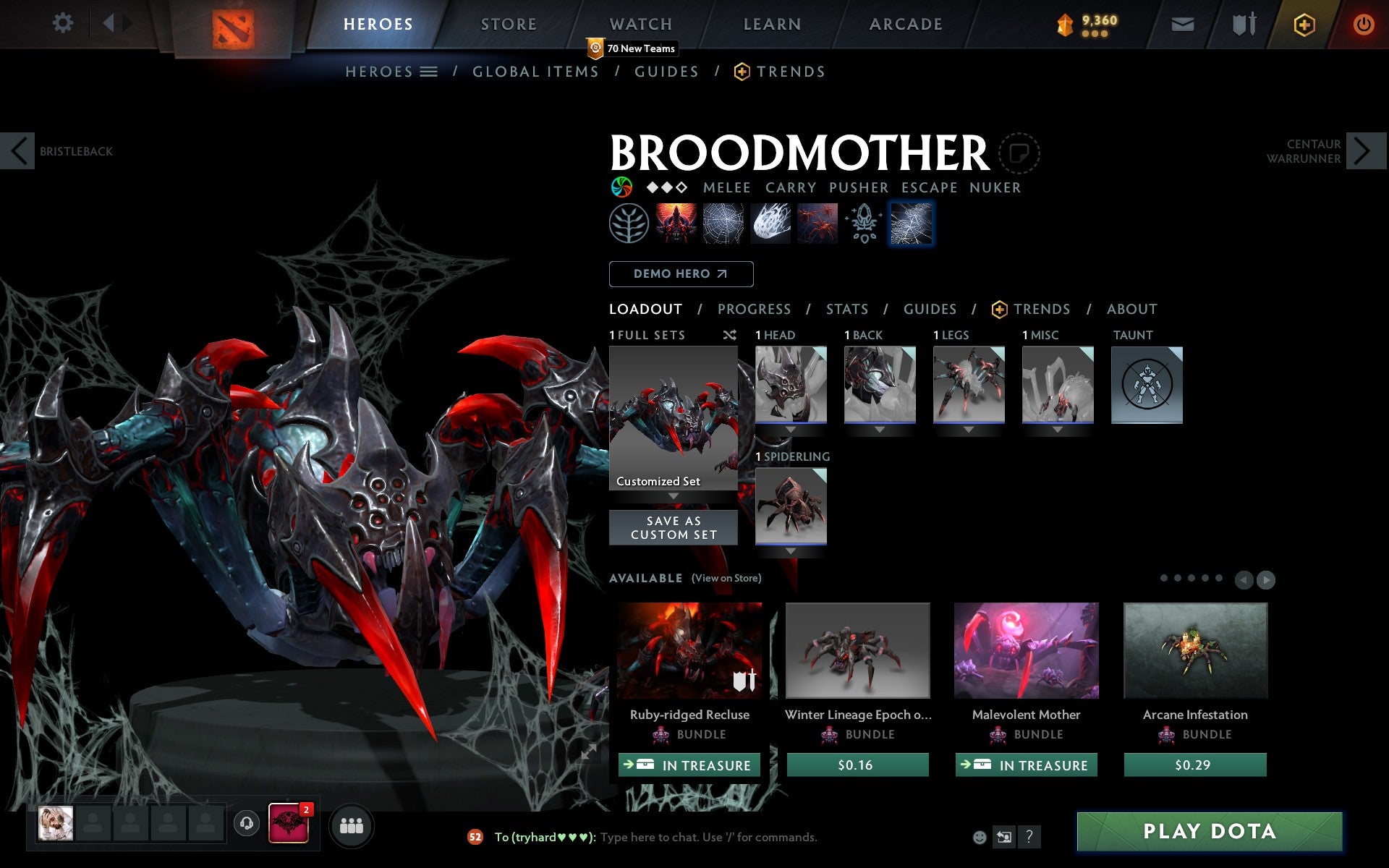The image size is (1389, 868).
Task: Open the settings gear menu
Action: click(64, 24)
